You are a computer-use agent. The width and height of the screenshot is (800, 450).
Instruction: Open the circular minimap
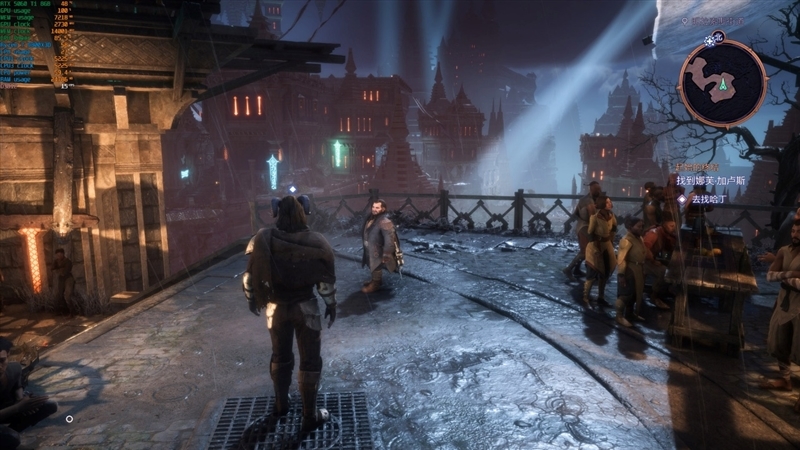(721, 84)
